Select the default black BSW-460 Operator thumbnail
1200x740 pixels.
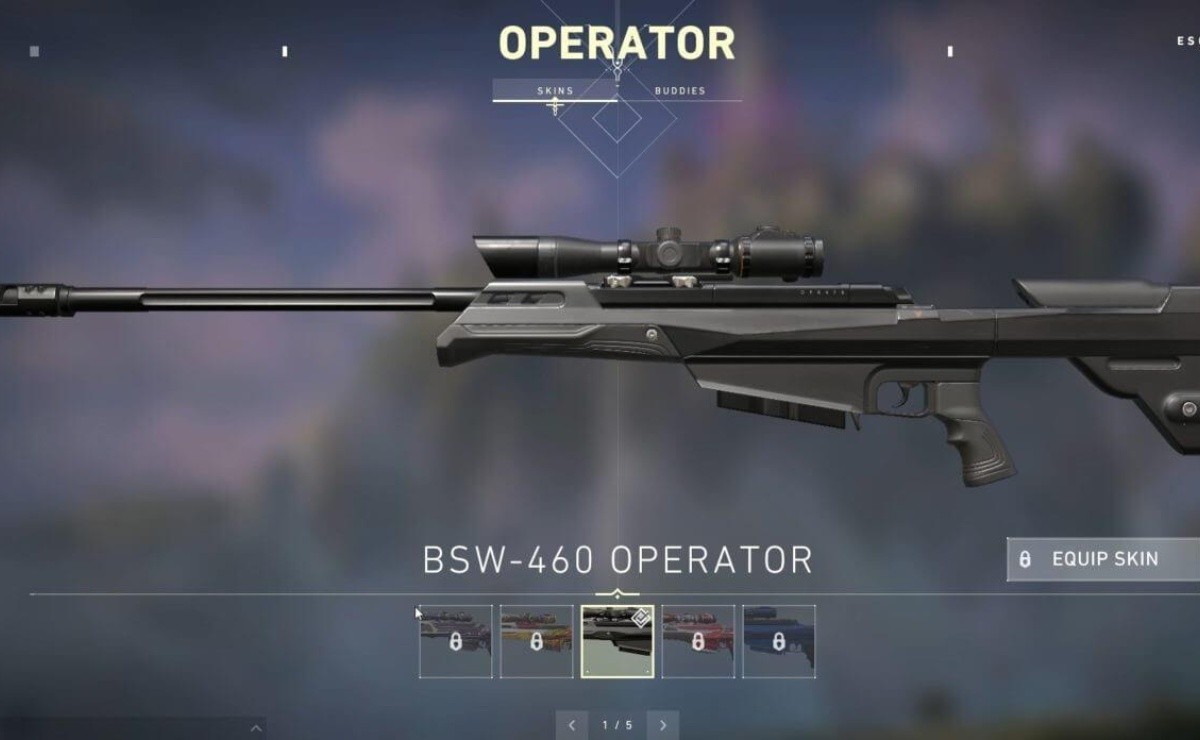coord(617,641)
